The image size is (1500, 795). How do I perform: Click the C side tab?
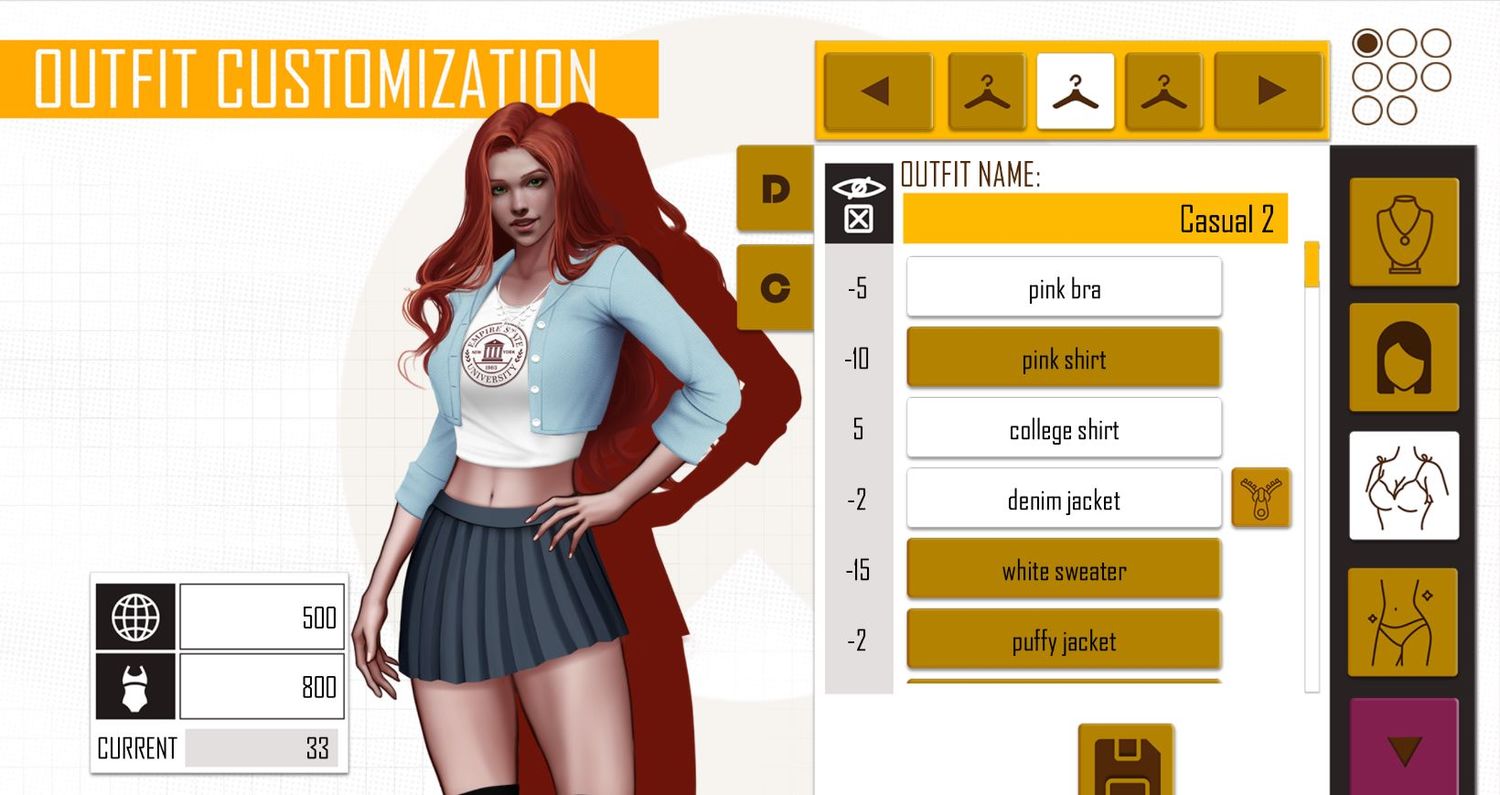tap(775, 288)
